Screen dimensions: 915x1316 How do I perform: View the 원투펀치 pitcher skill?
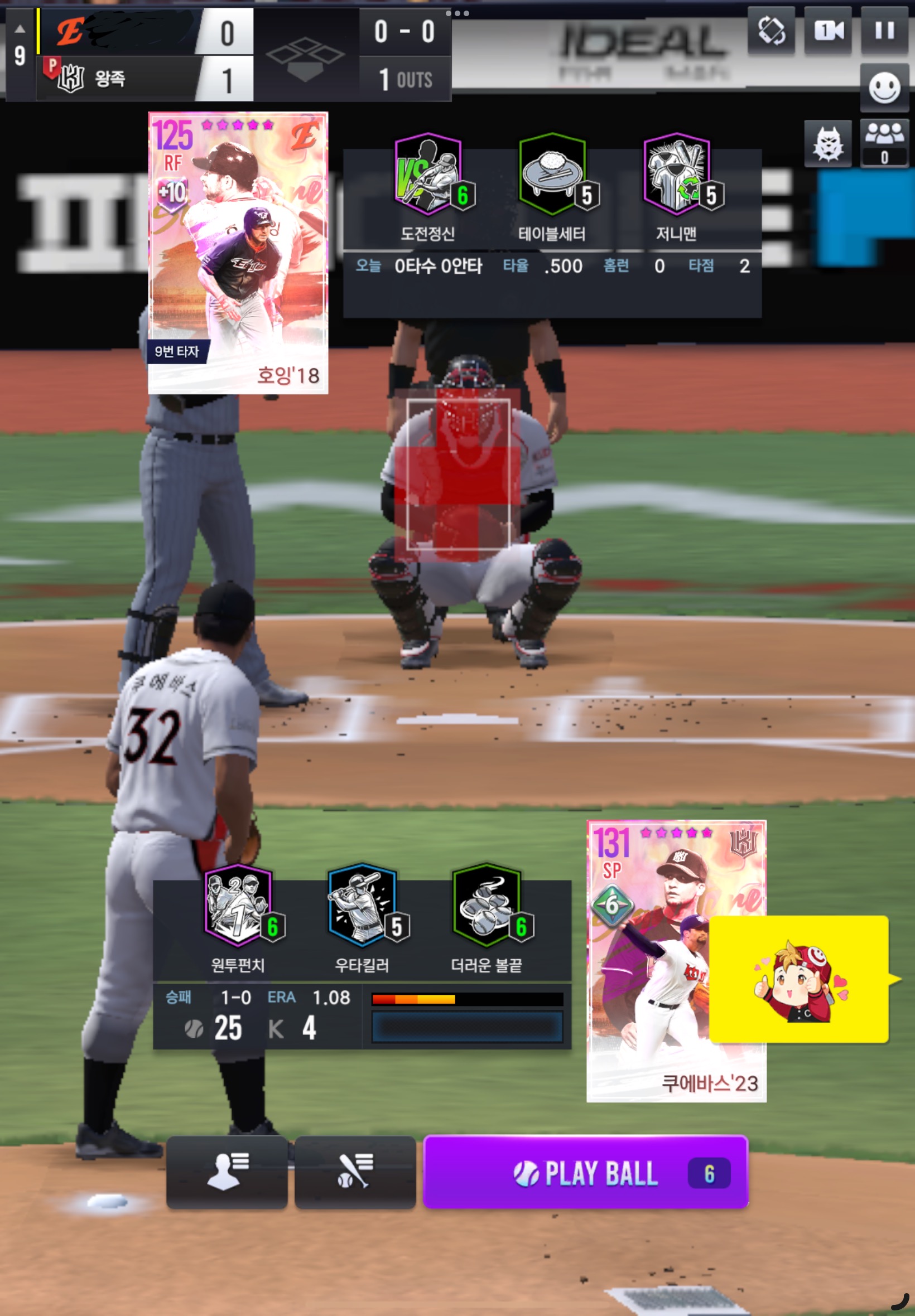[x=238, y=906]
